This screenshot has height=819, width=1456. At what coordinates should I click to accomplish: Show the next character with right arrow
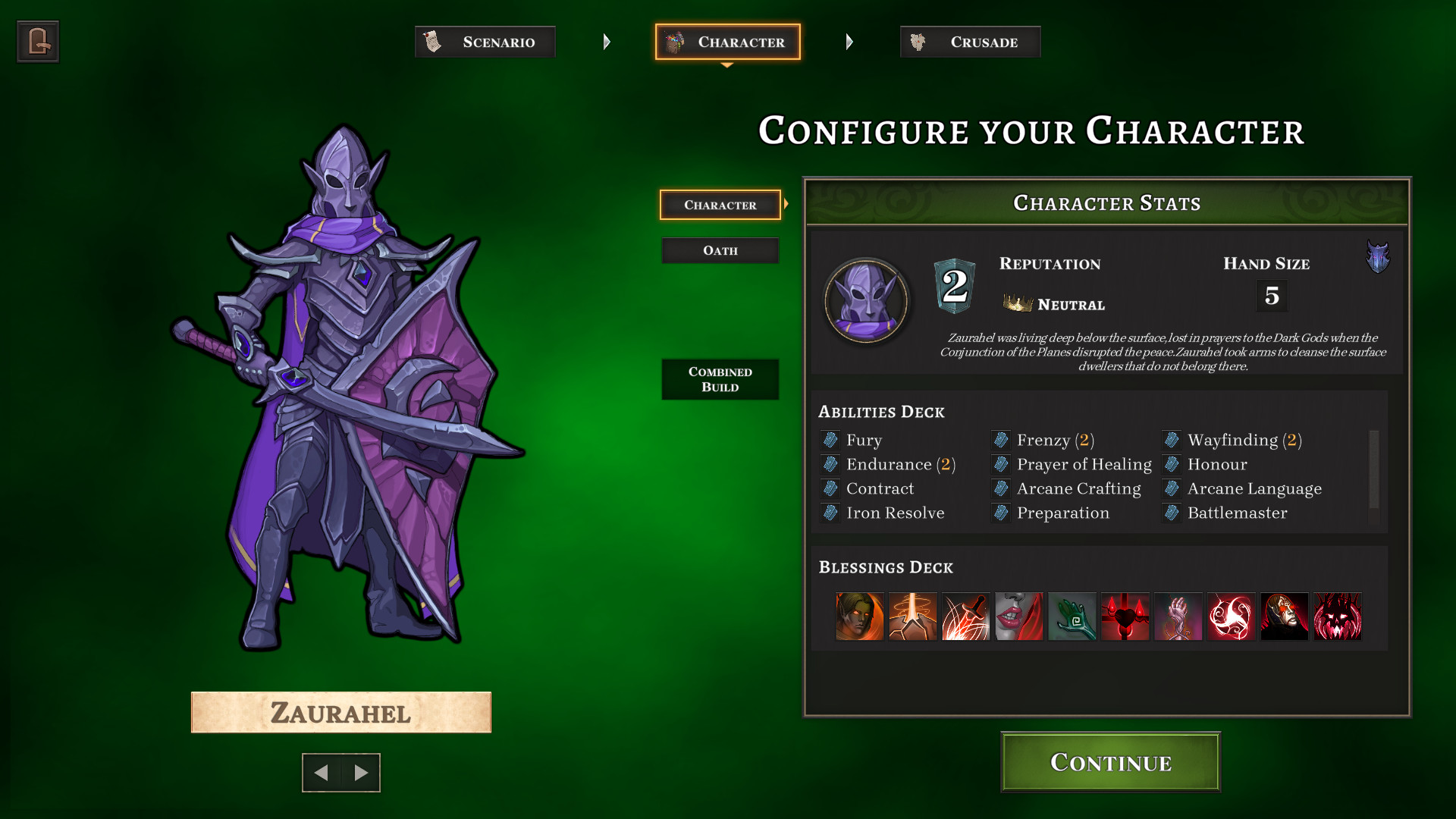point(360,773)
